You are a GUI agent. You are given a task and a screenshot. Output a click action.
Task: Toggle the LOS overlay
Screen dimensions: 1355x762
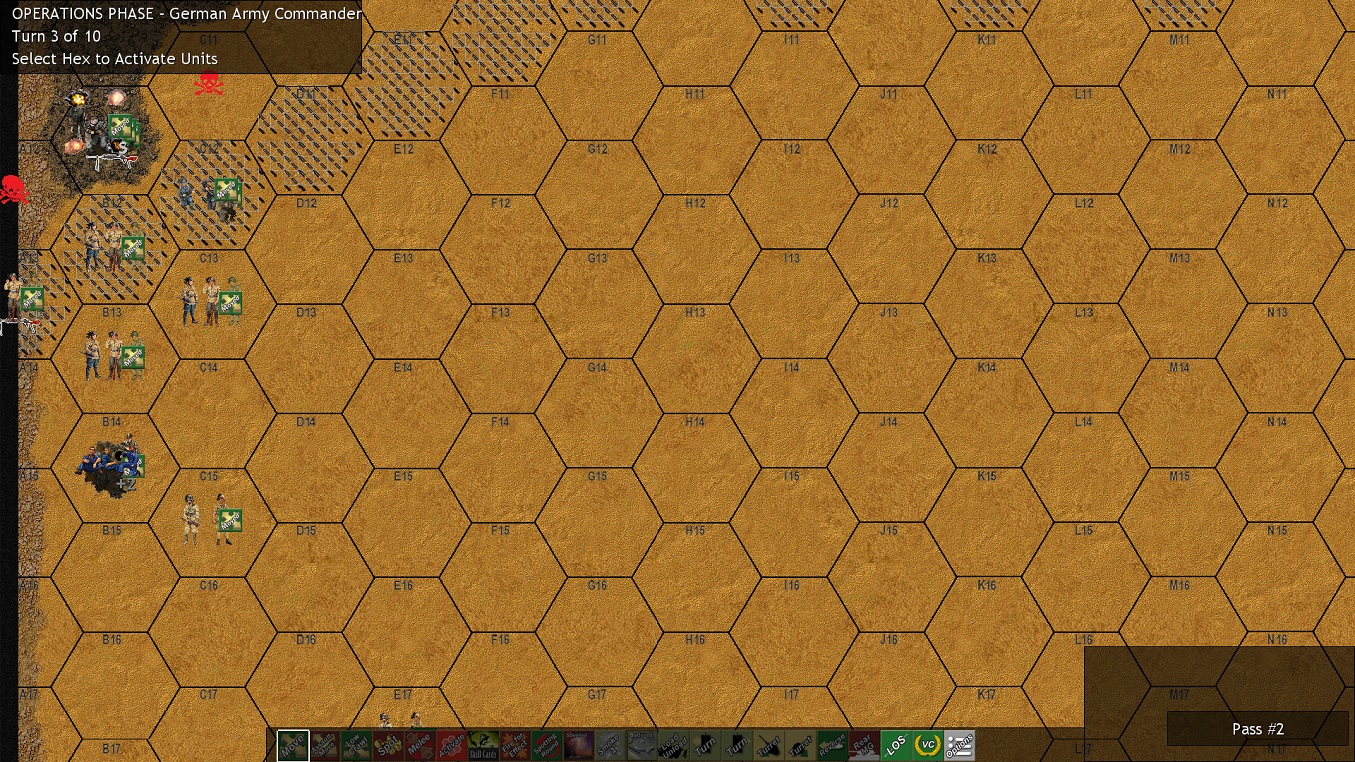point(895,744)
